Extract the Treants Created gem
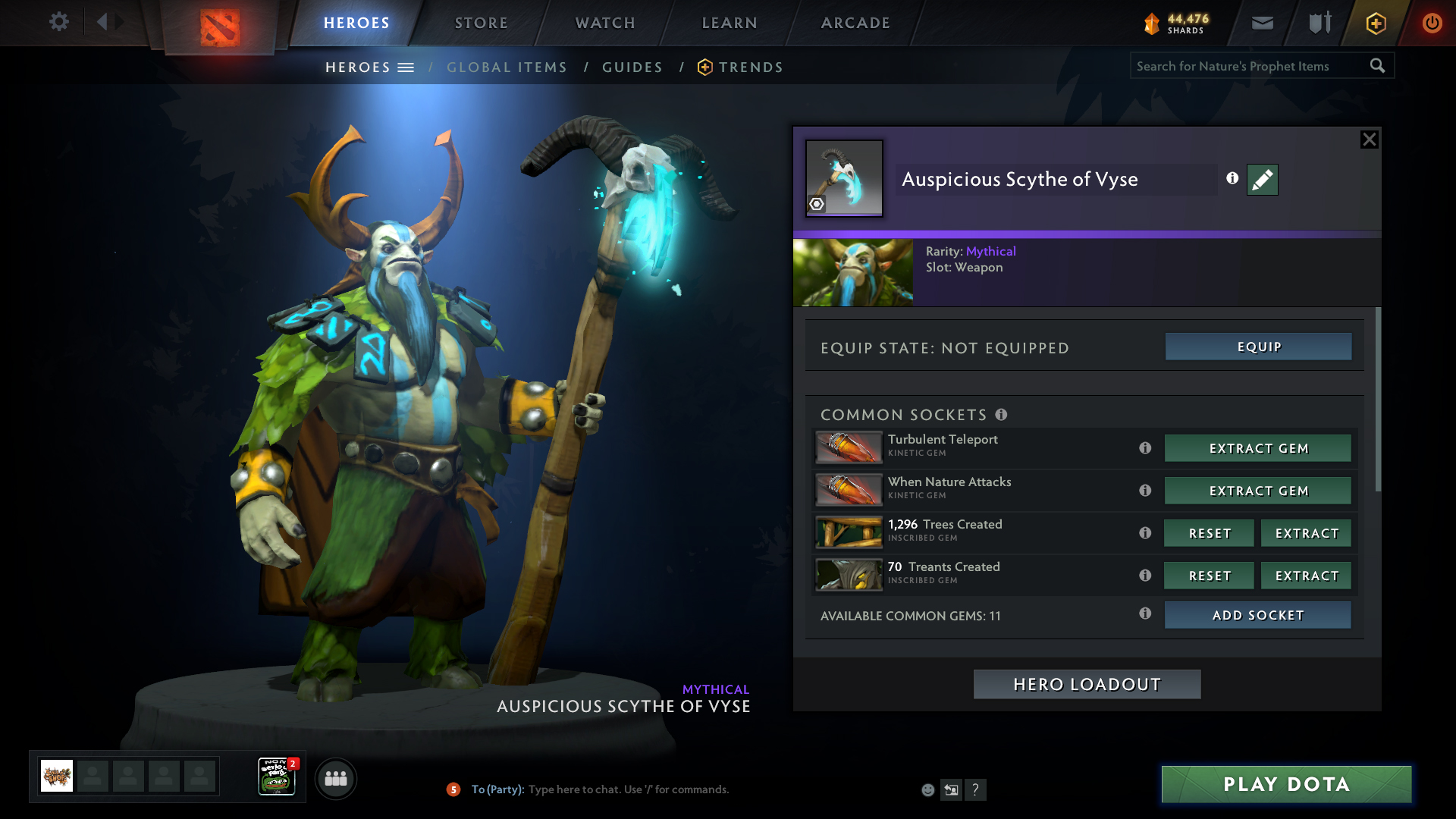 click(x=1306, y=576)
